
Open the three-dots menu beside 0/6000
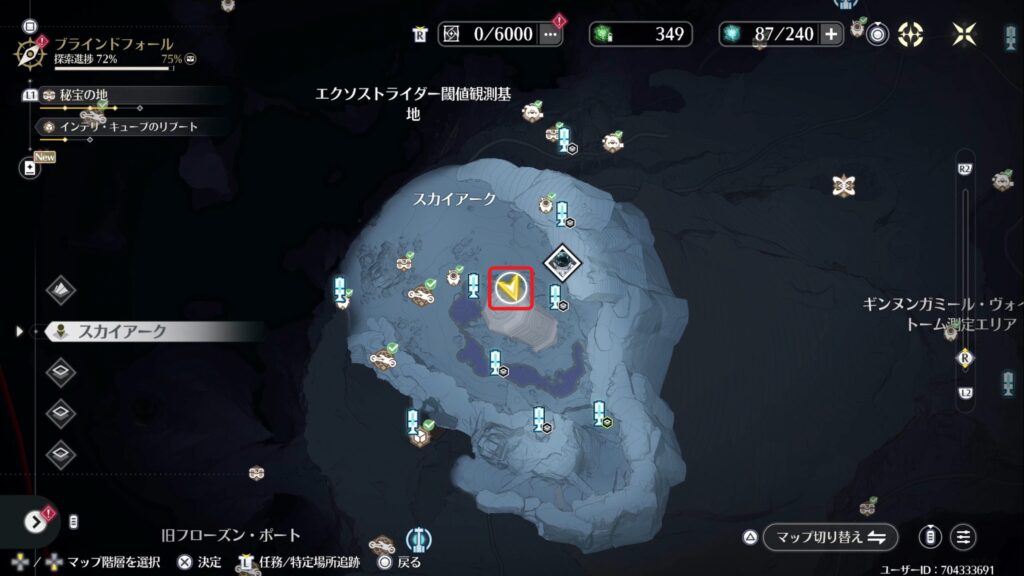[x=550, y=34]
